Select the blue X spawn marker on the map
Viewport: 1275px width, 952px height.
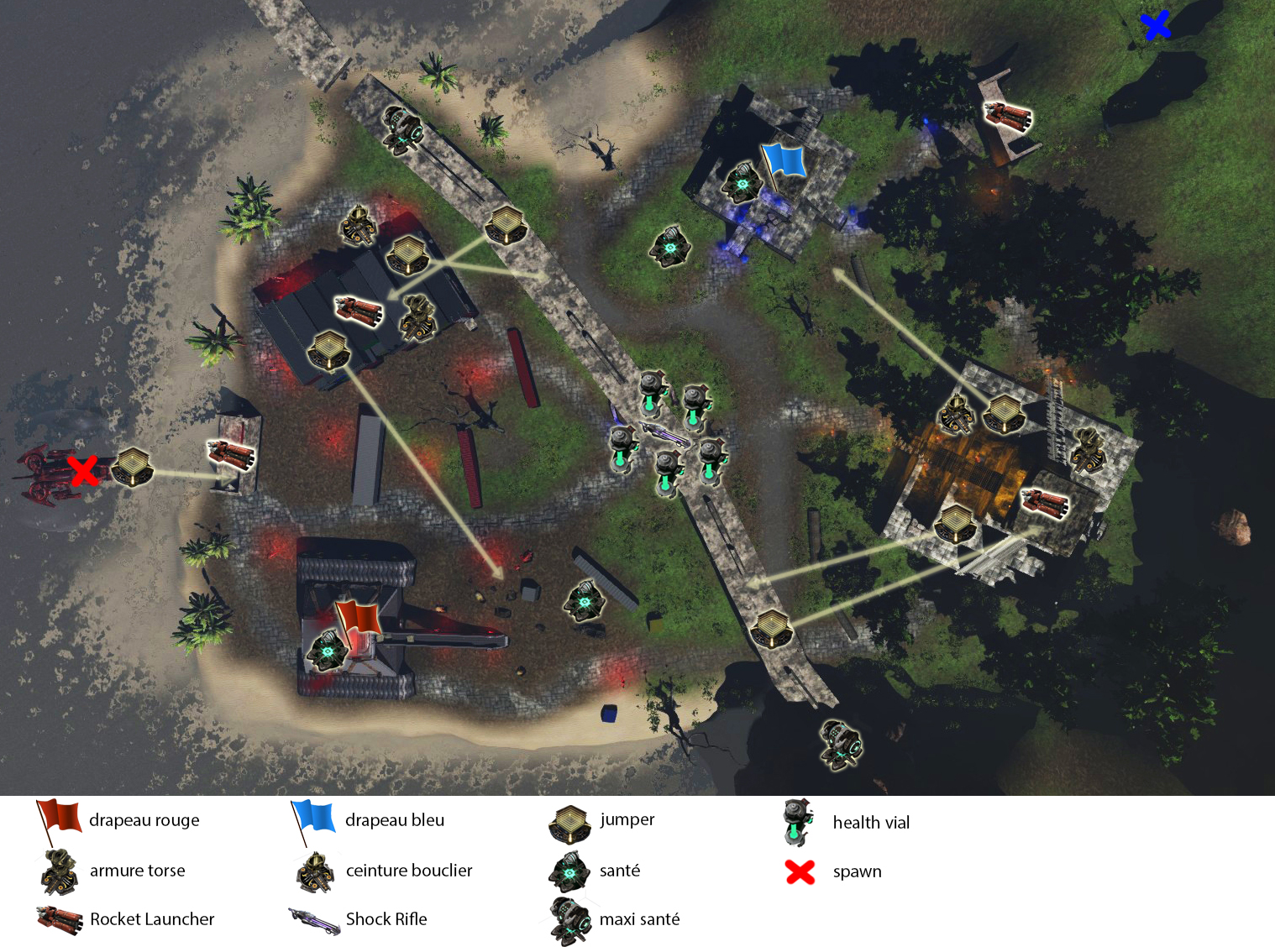[x=1157, y=25]
